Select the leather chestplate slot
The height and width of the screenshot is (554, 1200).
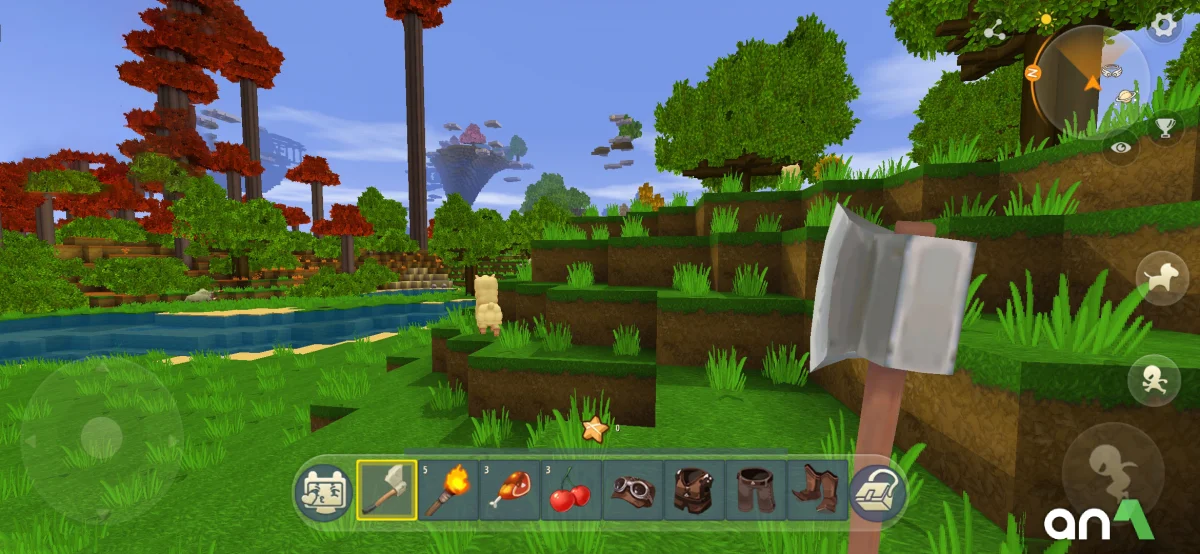pos(694,490)
